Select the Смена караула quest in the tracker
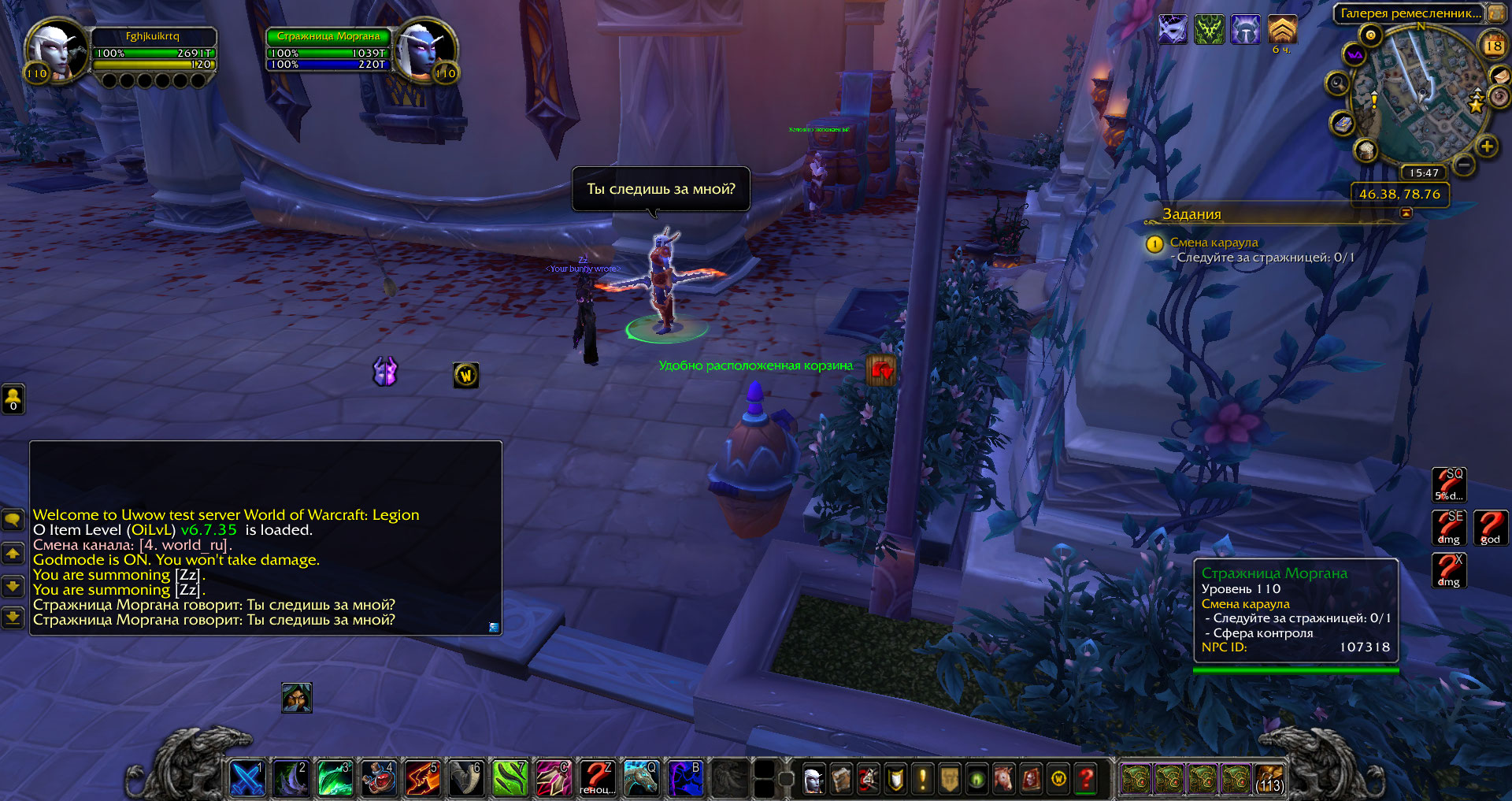Image resolution: width=1512 pixels, height=801 pixels. 1214,243
